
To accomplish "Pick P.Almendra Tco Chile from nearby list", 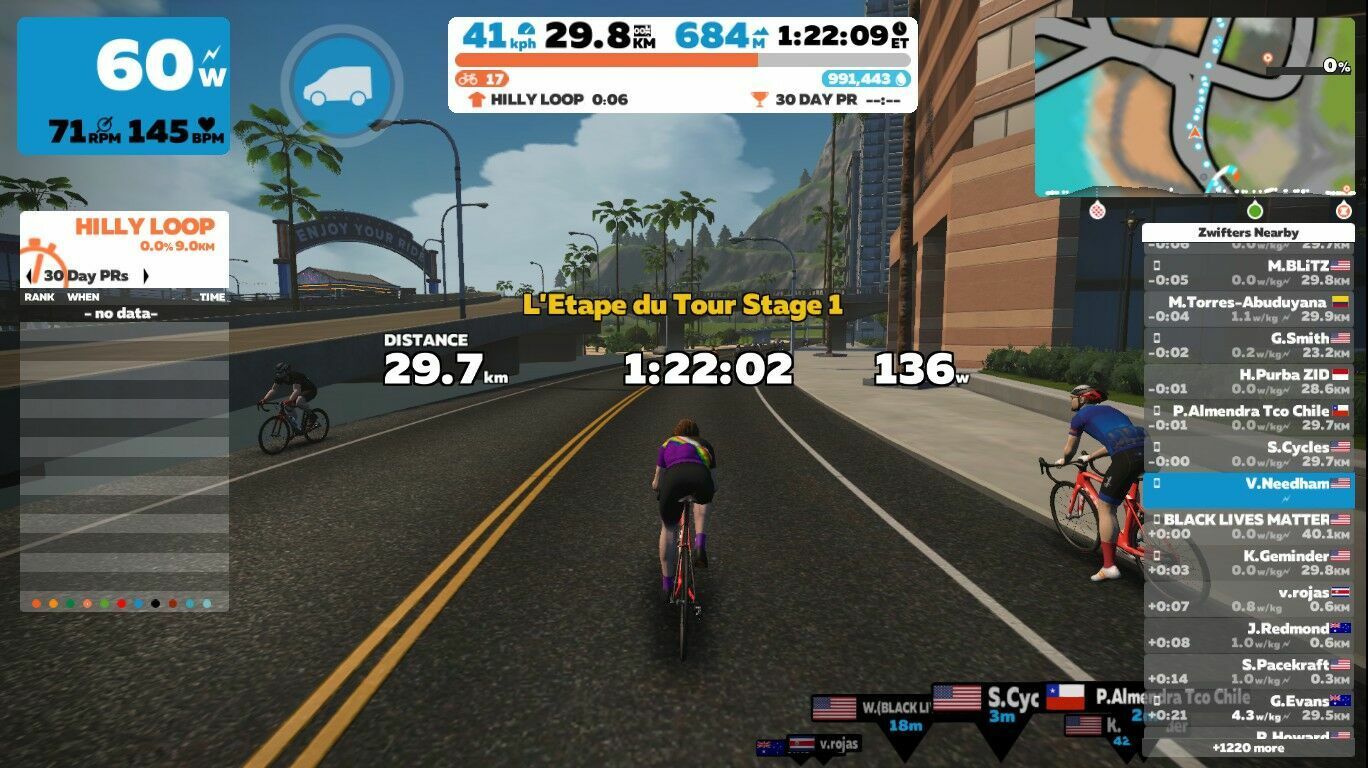I will click(x=1247, y=418).
